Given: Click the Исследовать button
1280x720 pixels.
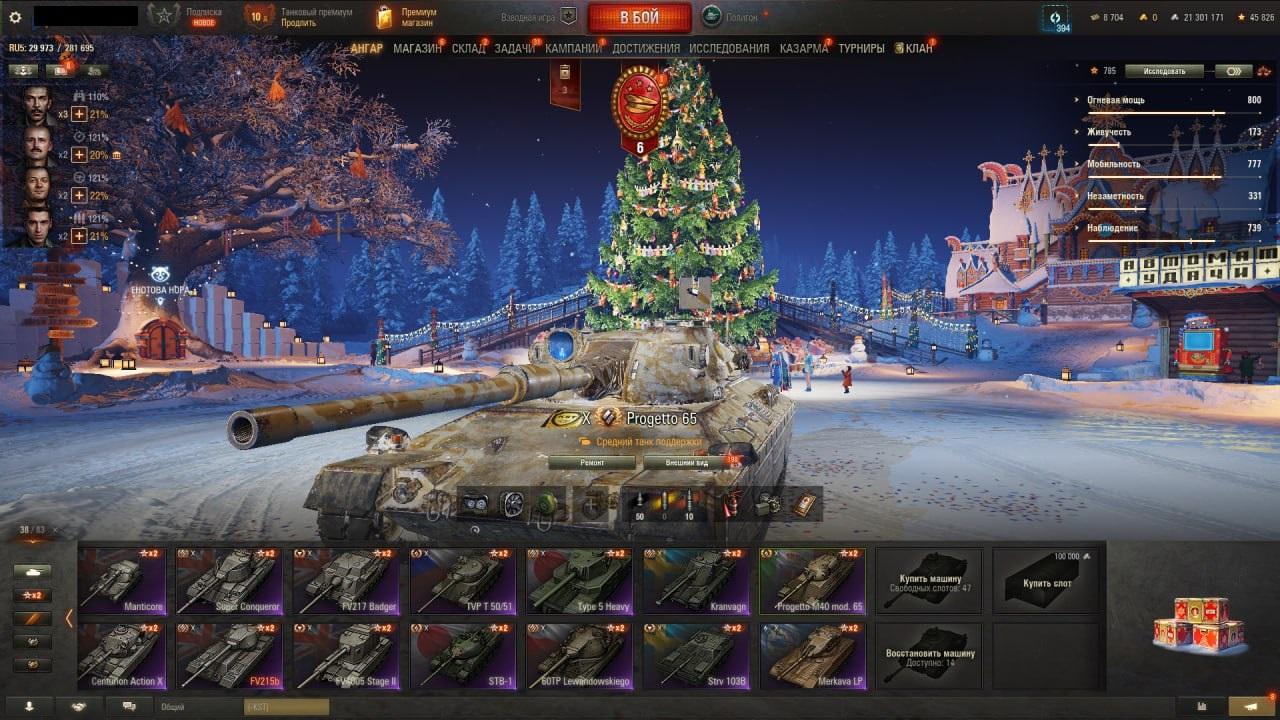Looking at the screenshot, I should pos(1162,71).
